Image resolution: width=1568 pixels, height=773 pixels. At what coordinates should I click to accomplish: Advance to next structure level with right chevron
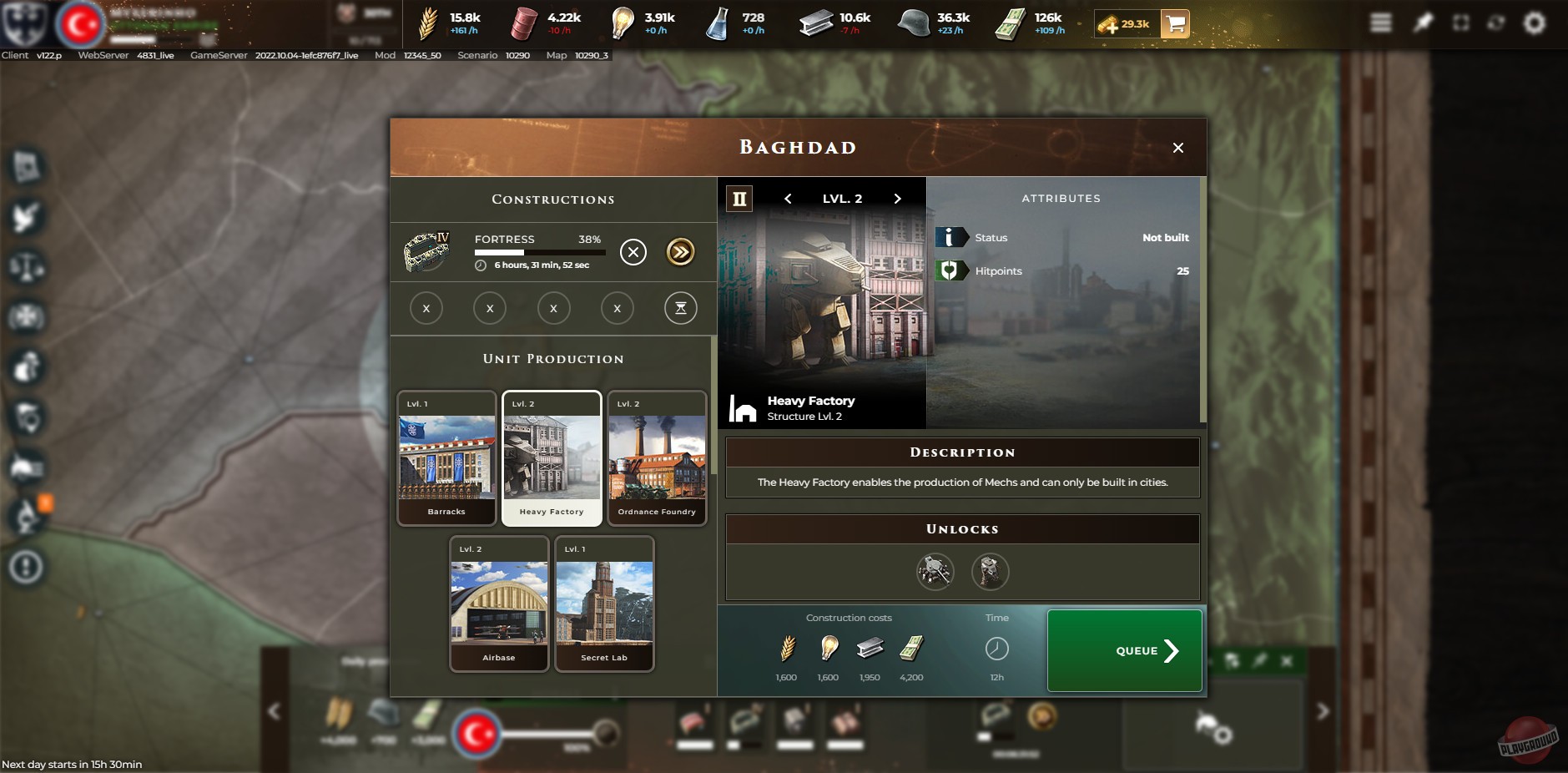[x=897, y=199]
